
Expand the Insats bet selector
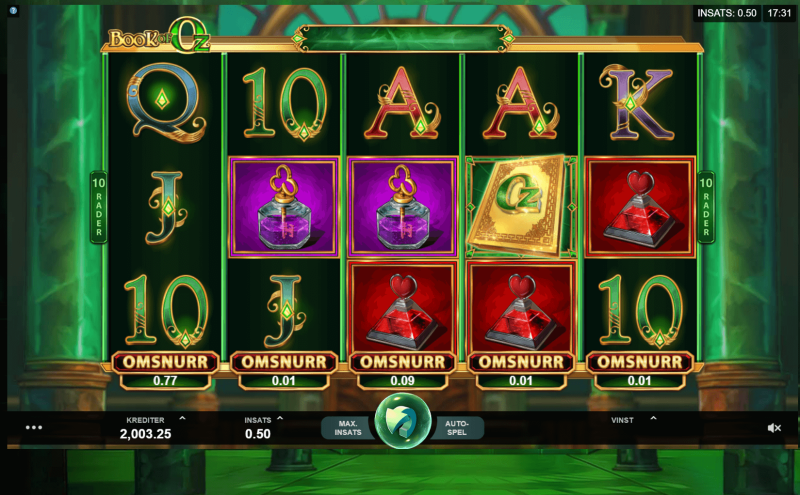tap(280, 419)
